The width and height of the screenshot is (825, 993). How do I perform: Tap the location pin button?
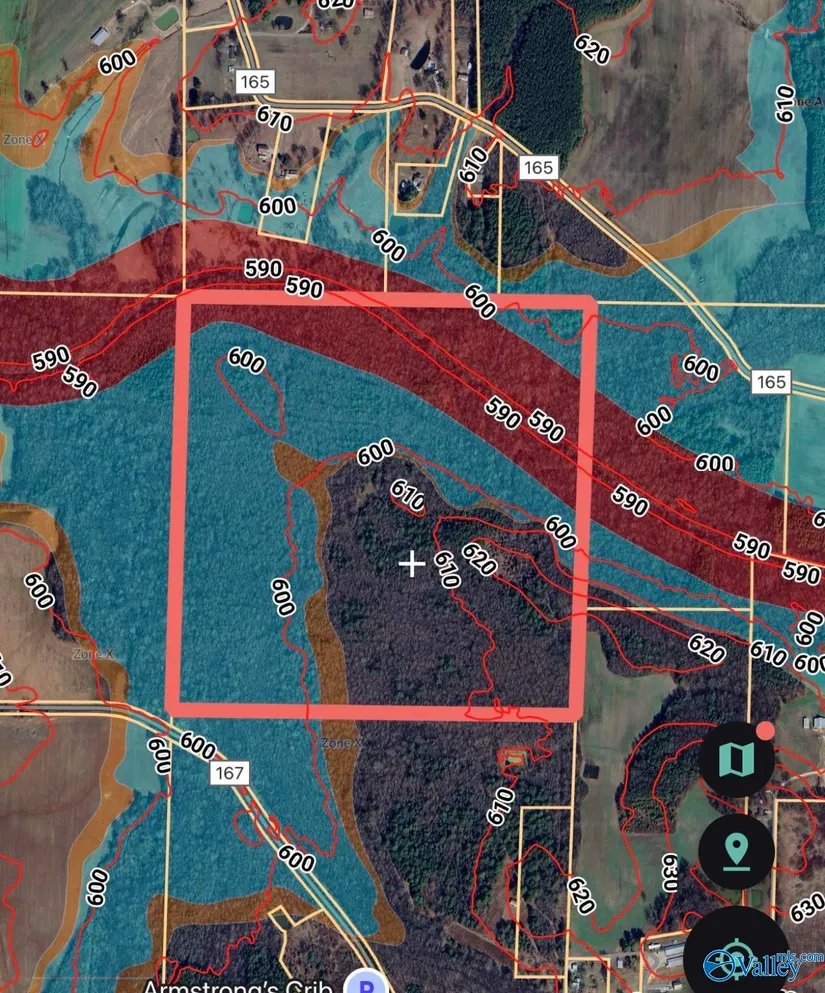737,853
